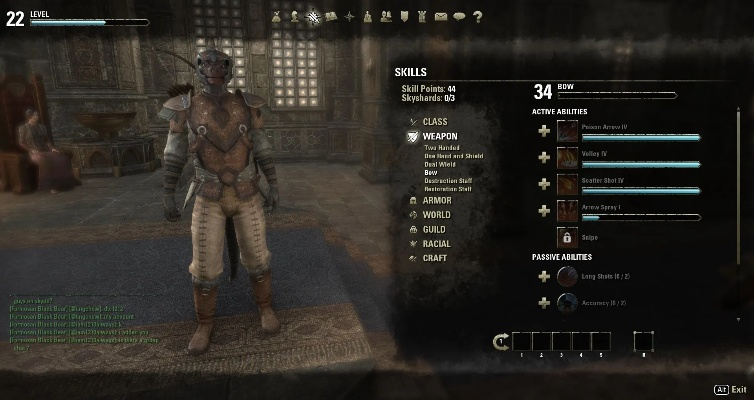
Task: Select the Volley IV ability icon
Action: coord(567,157)
